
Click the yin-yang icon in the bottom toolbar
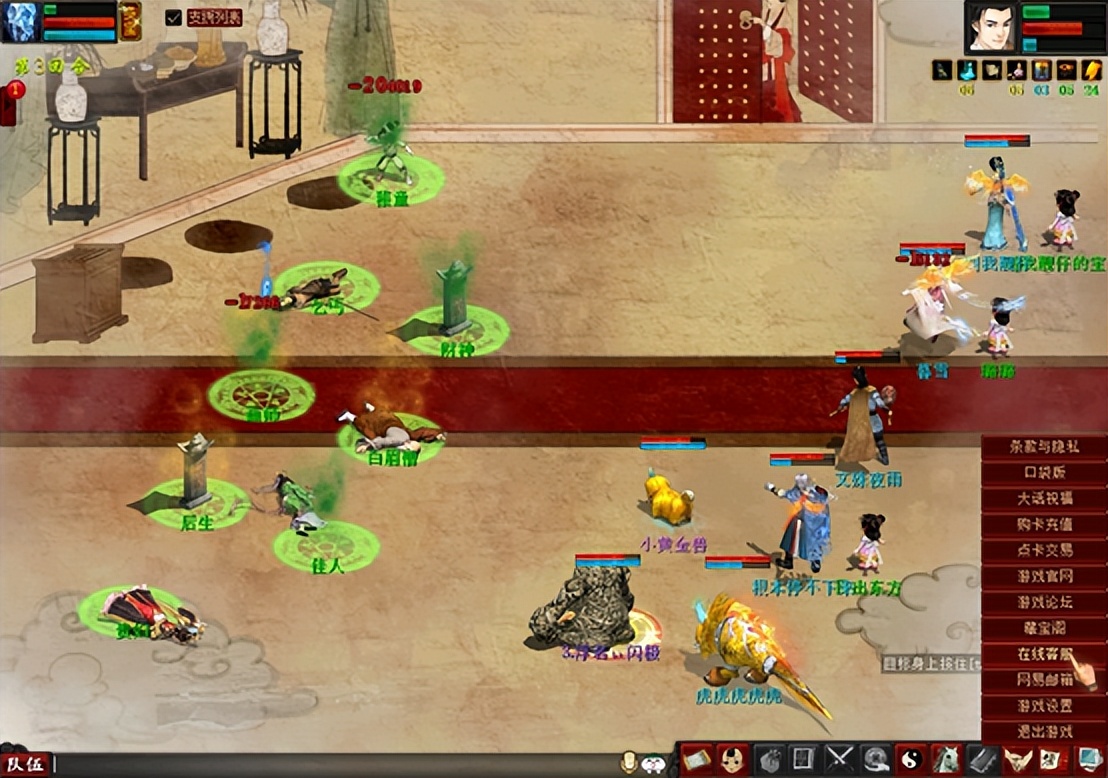coord(910,759)
